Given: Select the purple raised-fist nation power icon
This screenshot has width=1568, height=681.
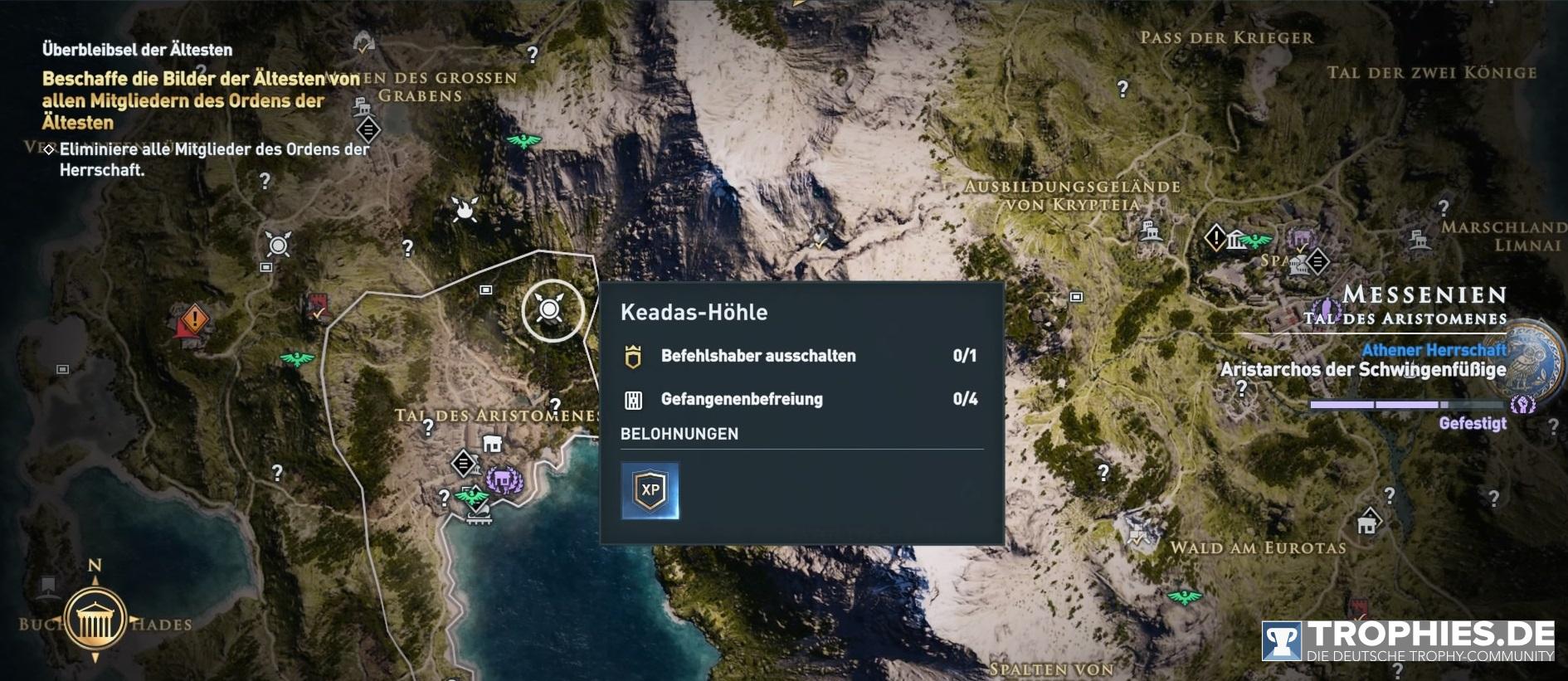Looking at the screenshot, I should [x=1522, y=405].
